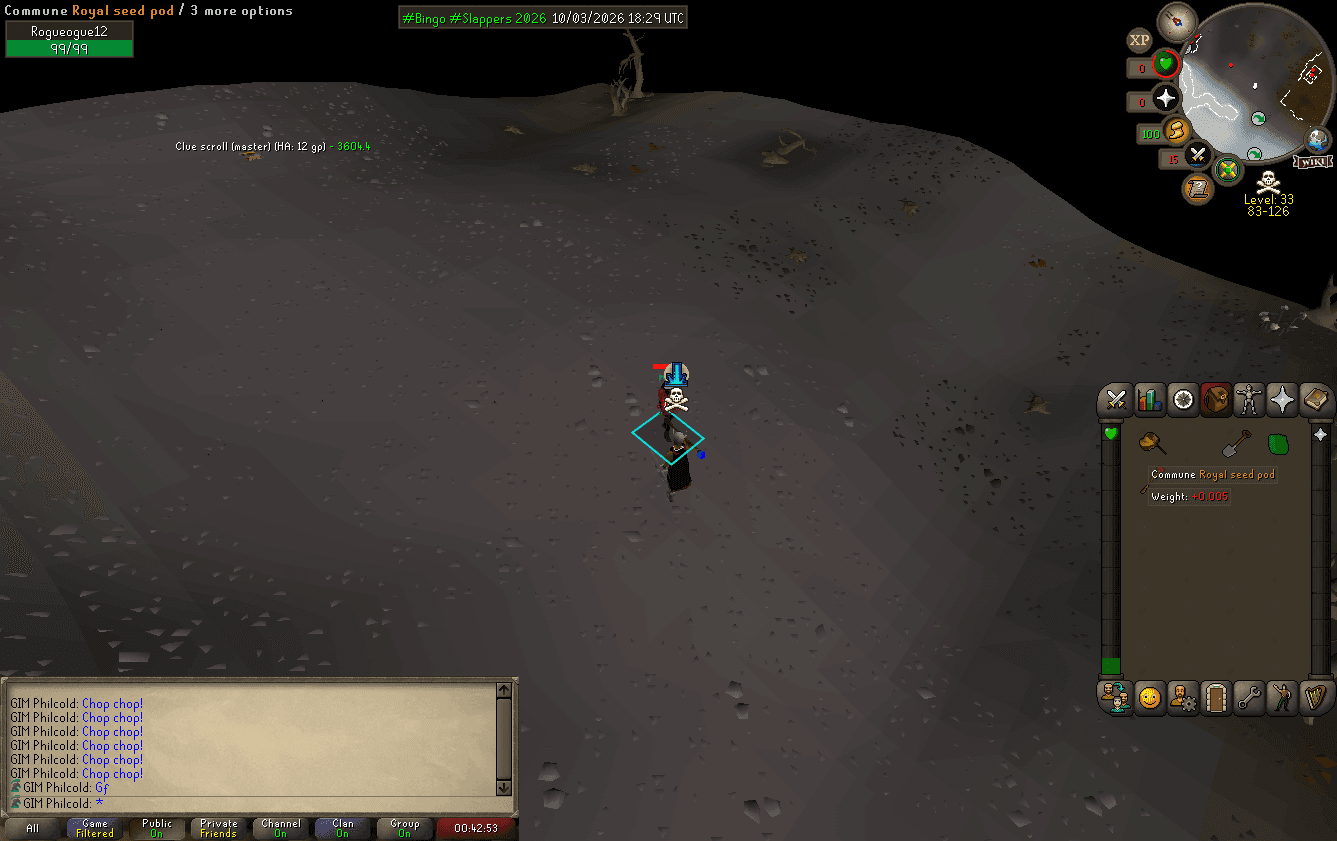The width and height of the screenshot is (1337, 841).
Task: Open the Combat Options tab
Action: coord(1117,400)
